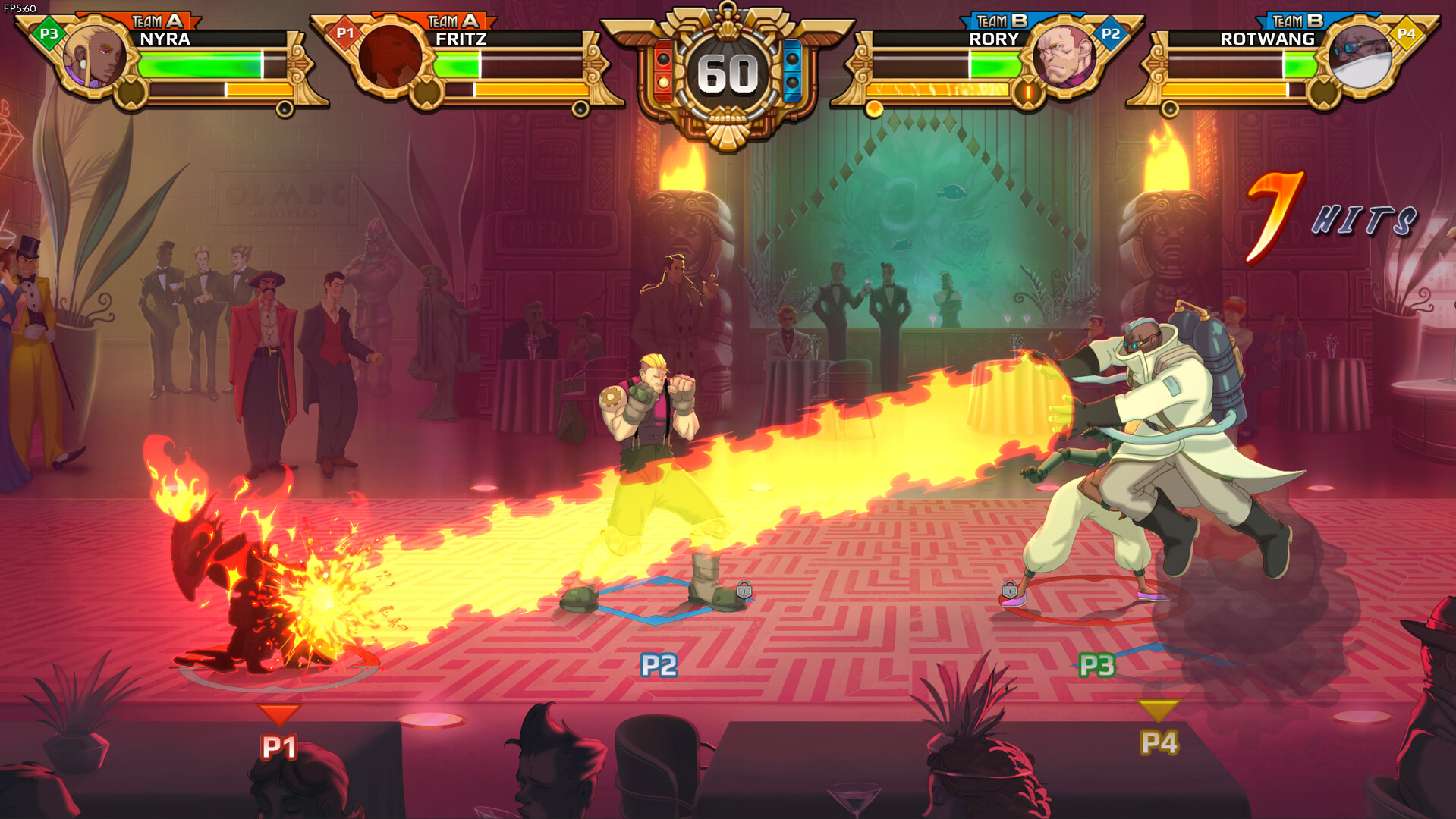Screen dimensions: 1456x819
Task: Toggle the lit round pip on the red side
Action: pos(664,83)
